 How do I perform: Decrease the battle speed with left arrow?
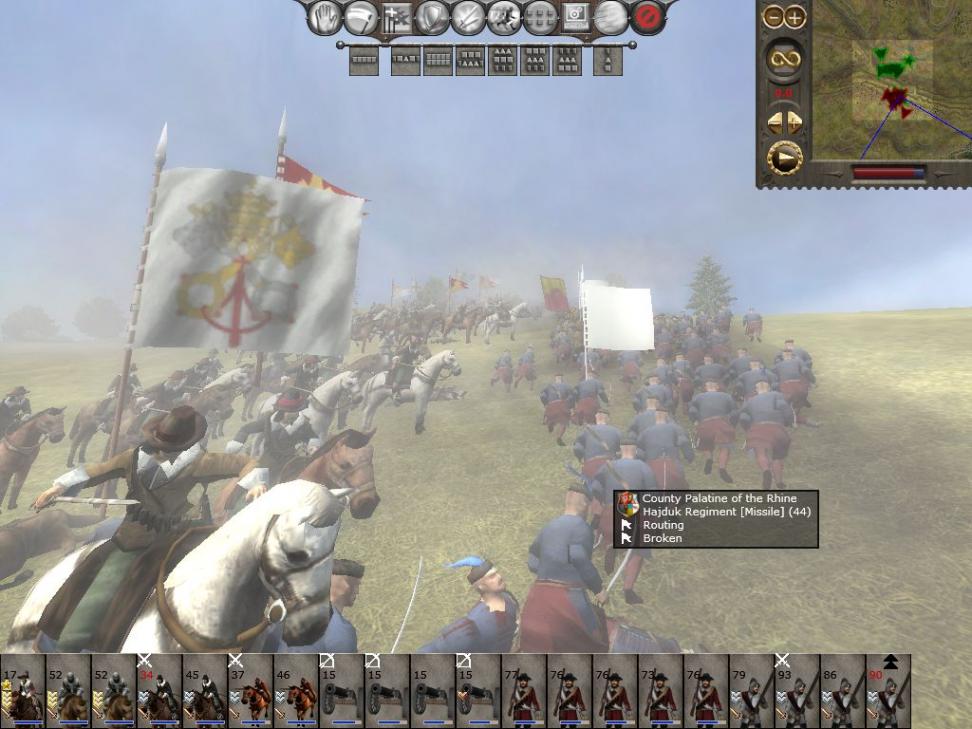click(x=774, y=122)
